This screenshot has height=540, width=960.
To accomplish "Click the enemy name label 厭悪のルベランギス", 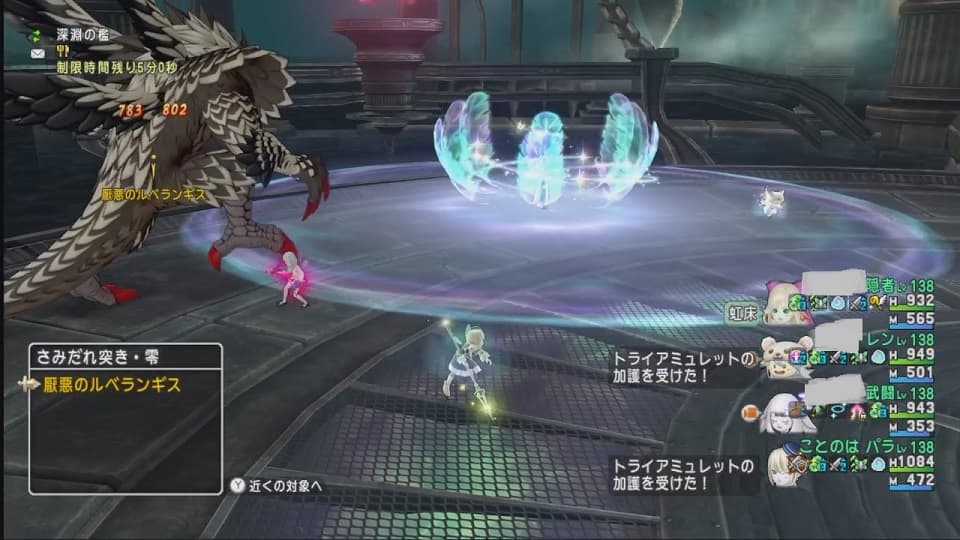I will (x=153, y=192).
